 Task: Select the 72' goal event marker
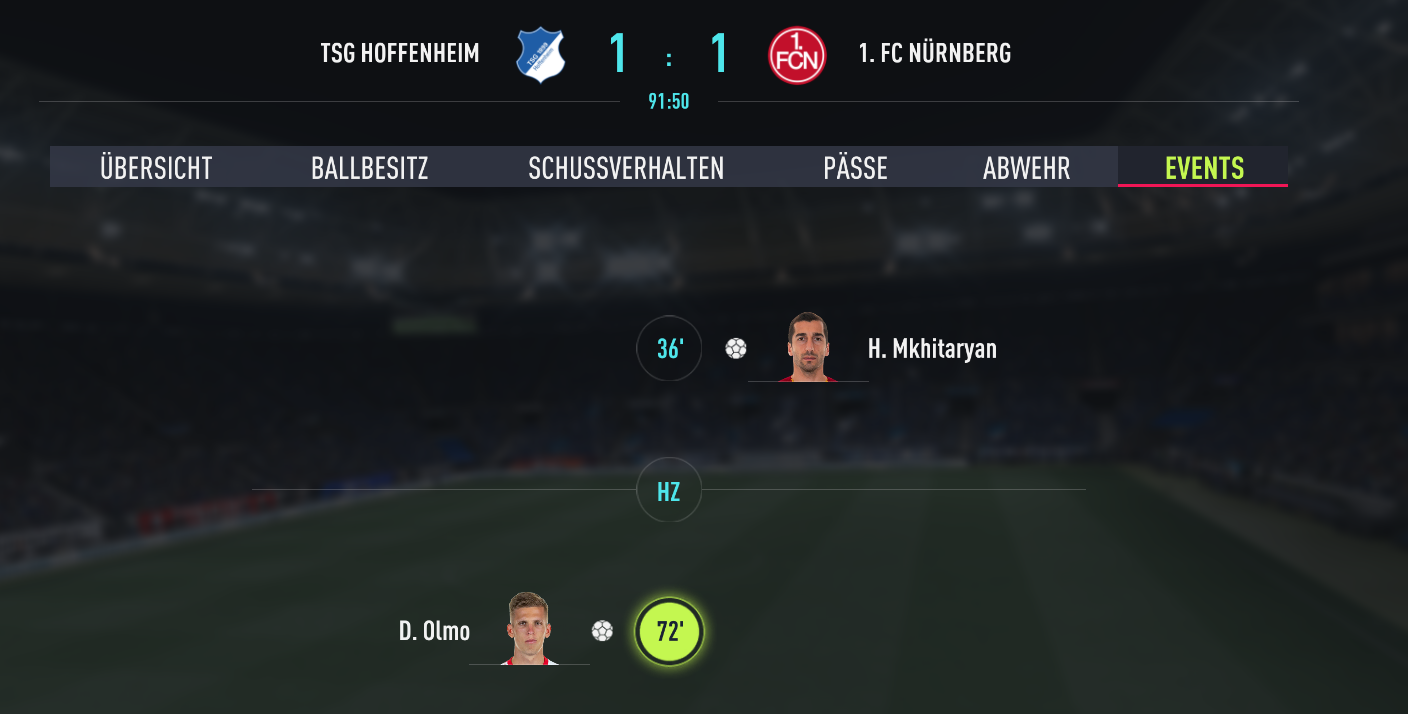[669, 632]
